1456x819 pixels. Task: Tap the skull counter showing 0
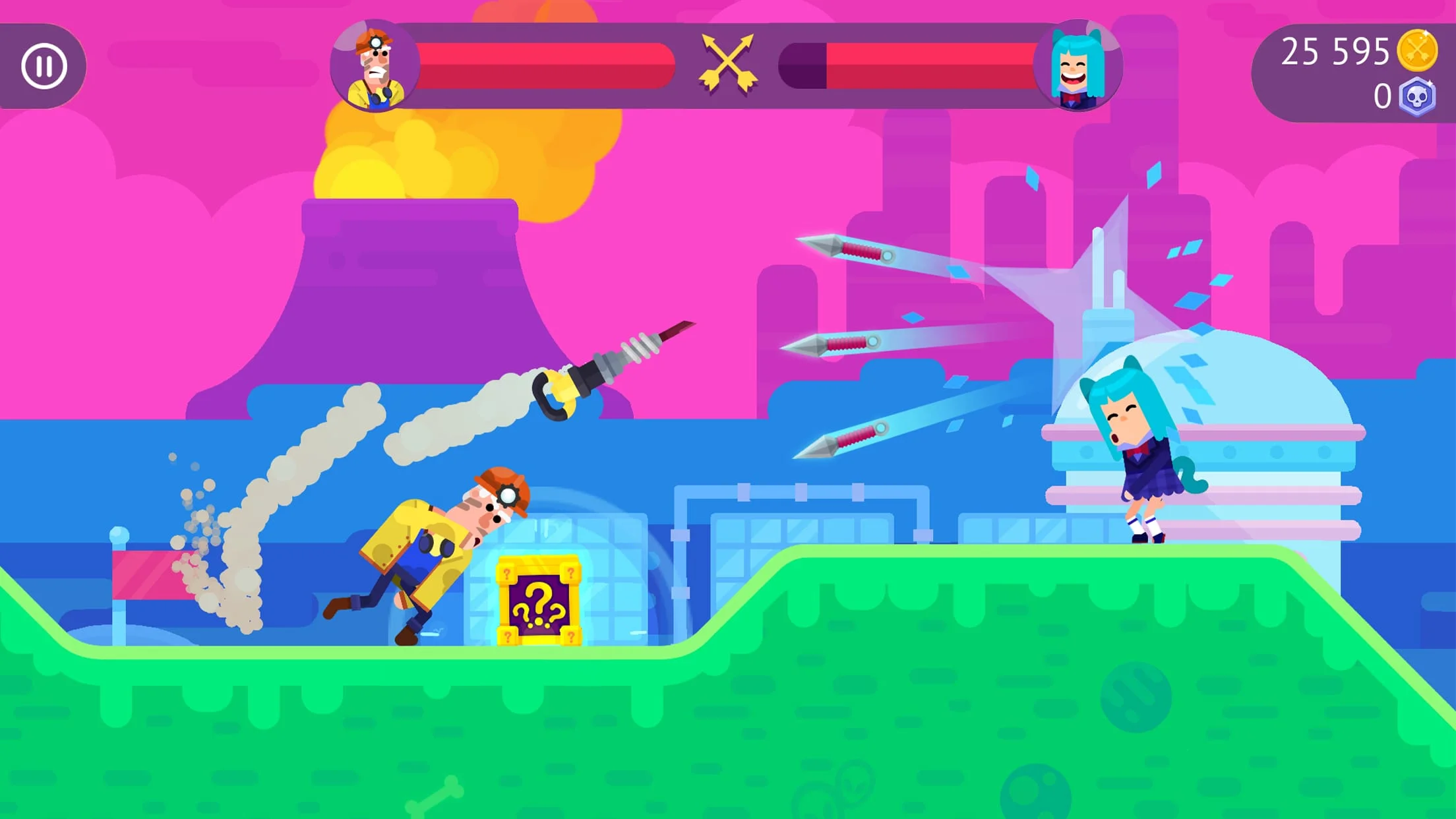tap(1378, 98)
